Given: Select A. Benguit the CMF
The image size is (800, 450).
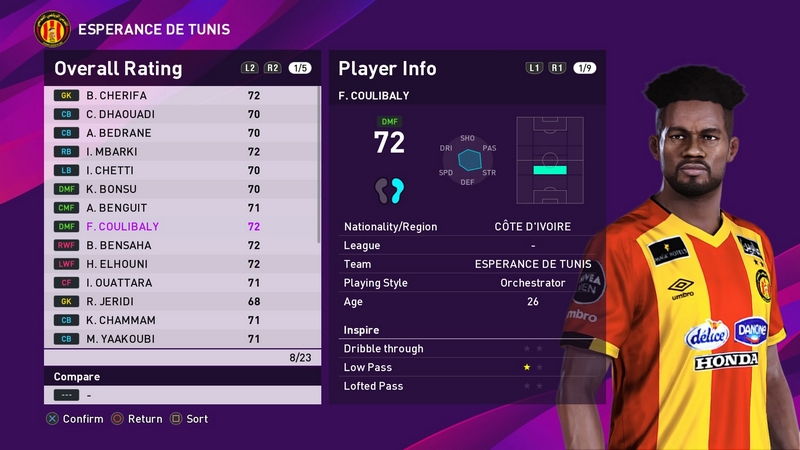Looking at the screenshot, I should (180, 208).
